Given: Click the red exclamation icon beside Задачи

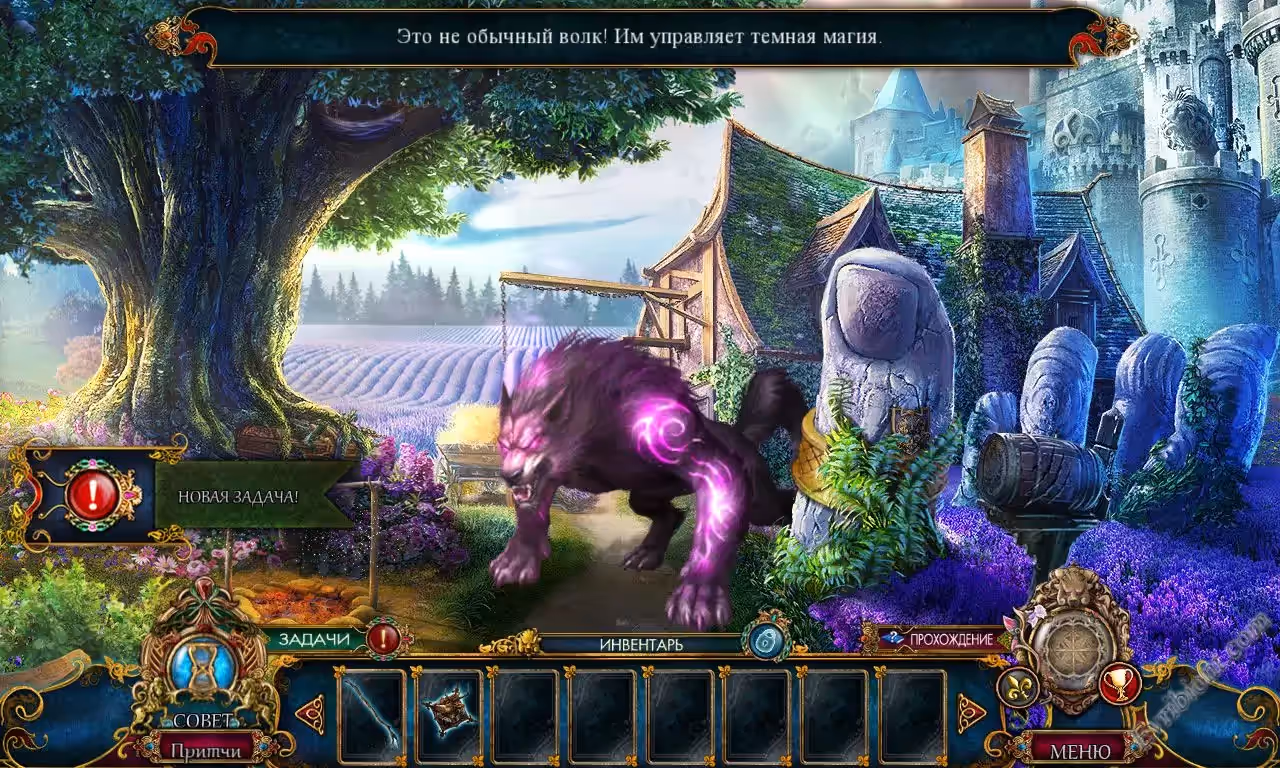Looking at the screenshot, I should click(x=384, y=638).
